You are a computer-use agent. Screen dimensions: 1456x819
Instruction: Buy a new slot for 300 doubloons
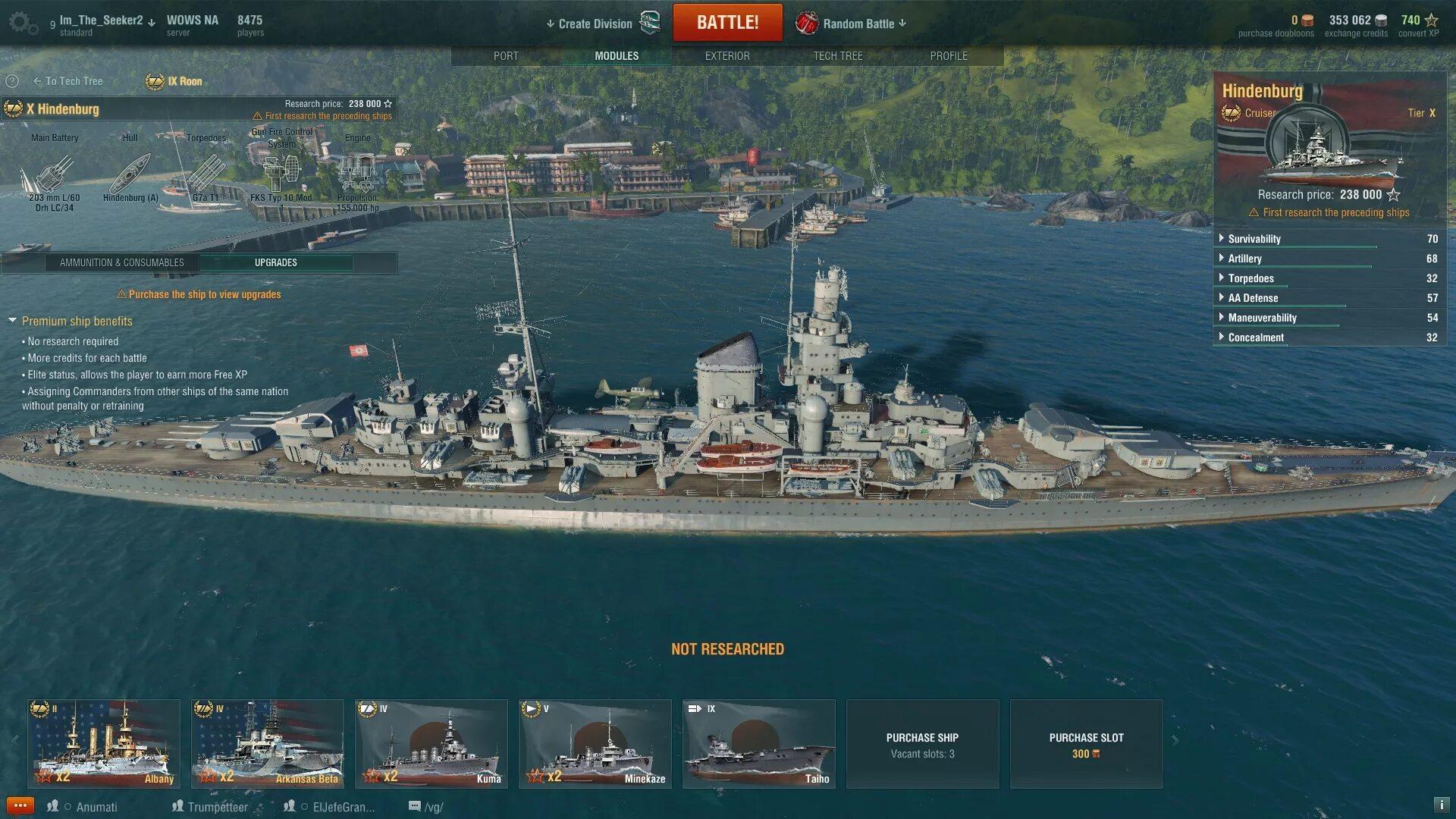[x=1086, y=744]
